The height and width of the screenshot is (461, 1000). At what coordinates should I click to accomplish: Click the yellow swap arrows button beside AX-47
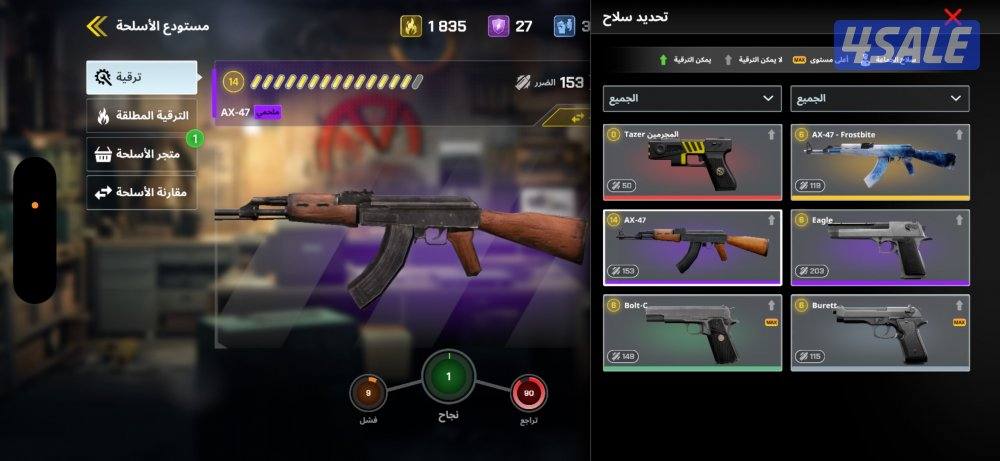(577, 118)
